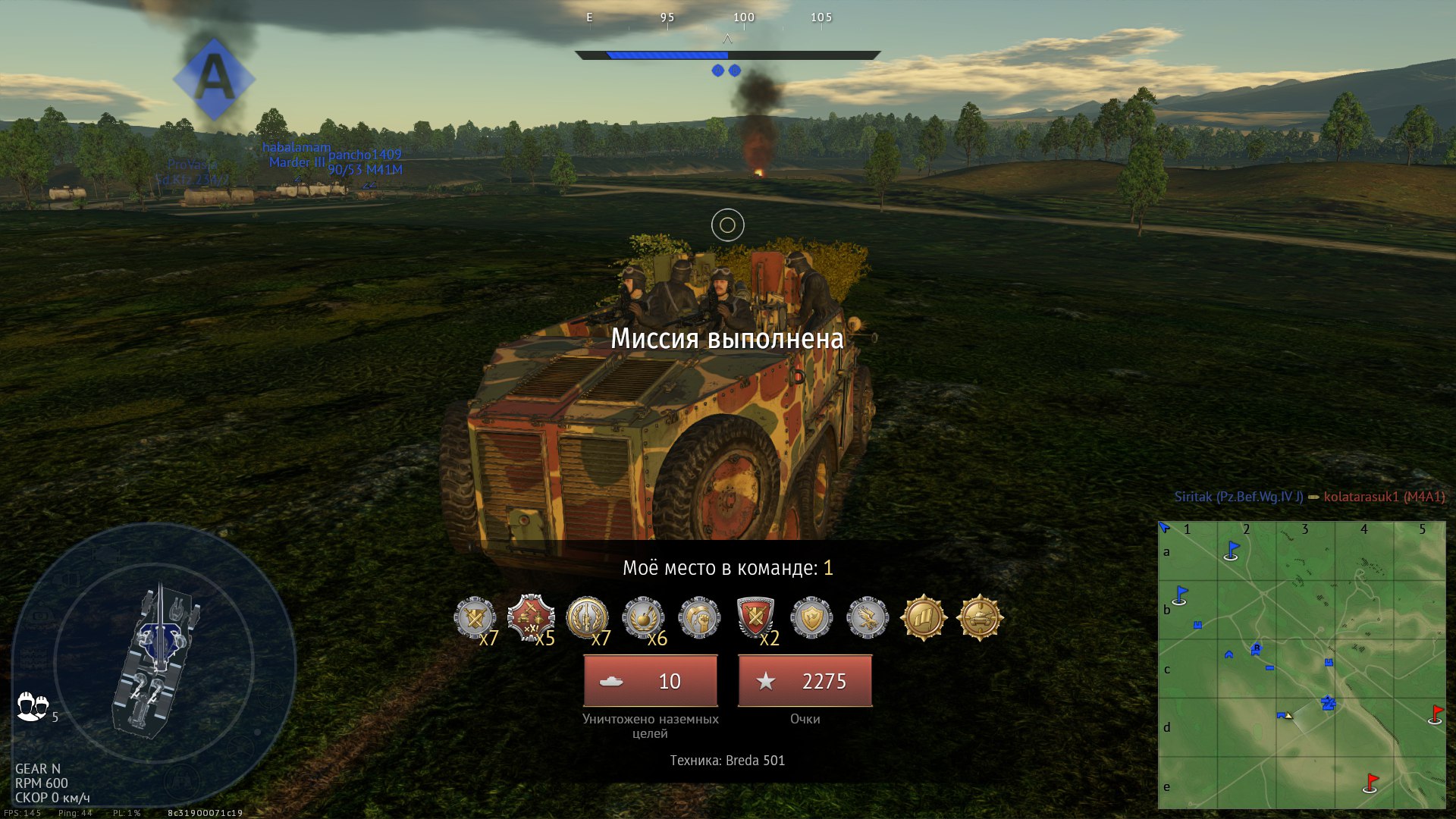Click the red flag in minimap square e4
This screenshot has width=1456, height=819.
click(1371, 783)
